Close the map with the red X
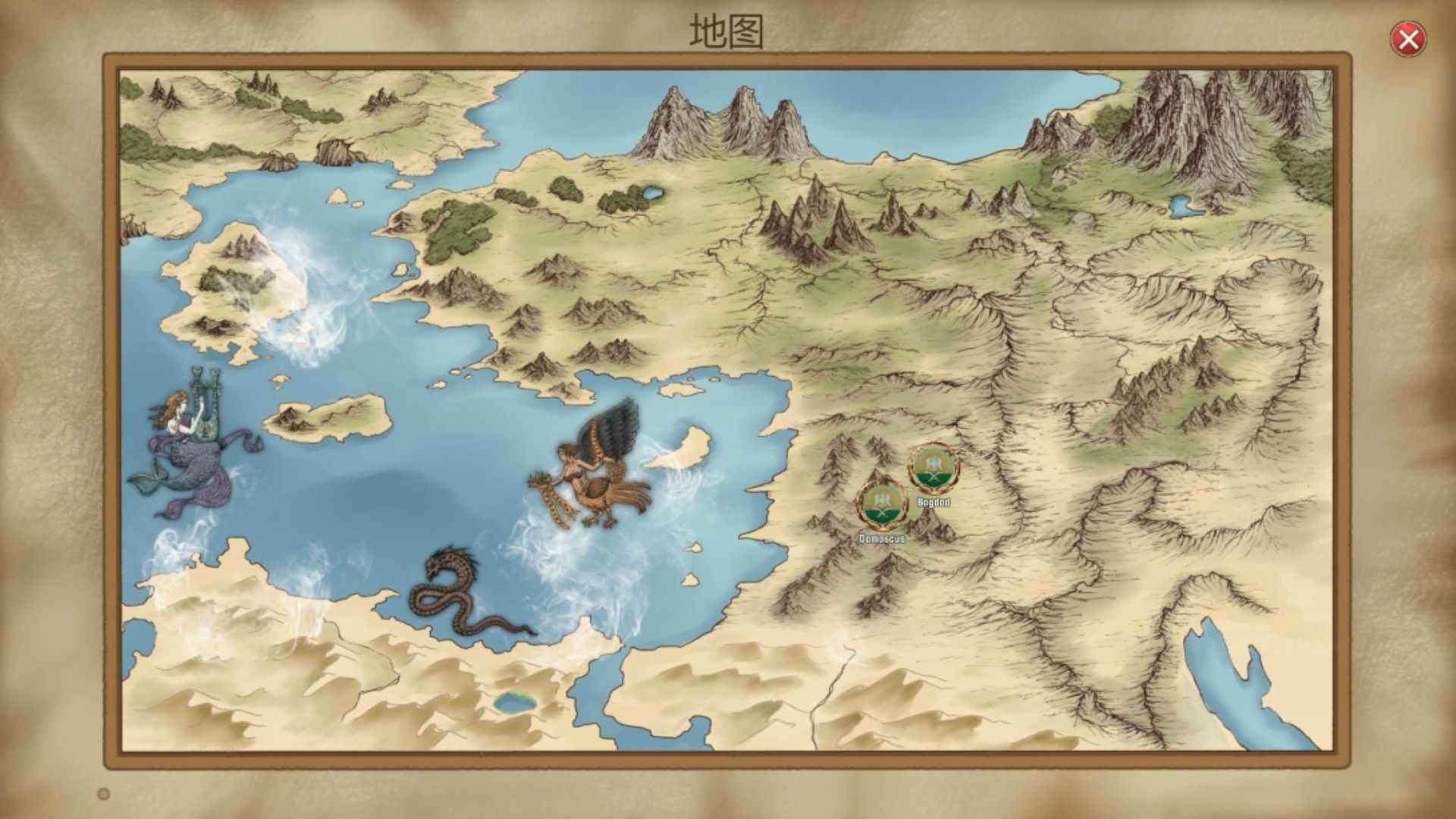1456x819 pixels. (x=1409, y=39)
